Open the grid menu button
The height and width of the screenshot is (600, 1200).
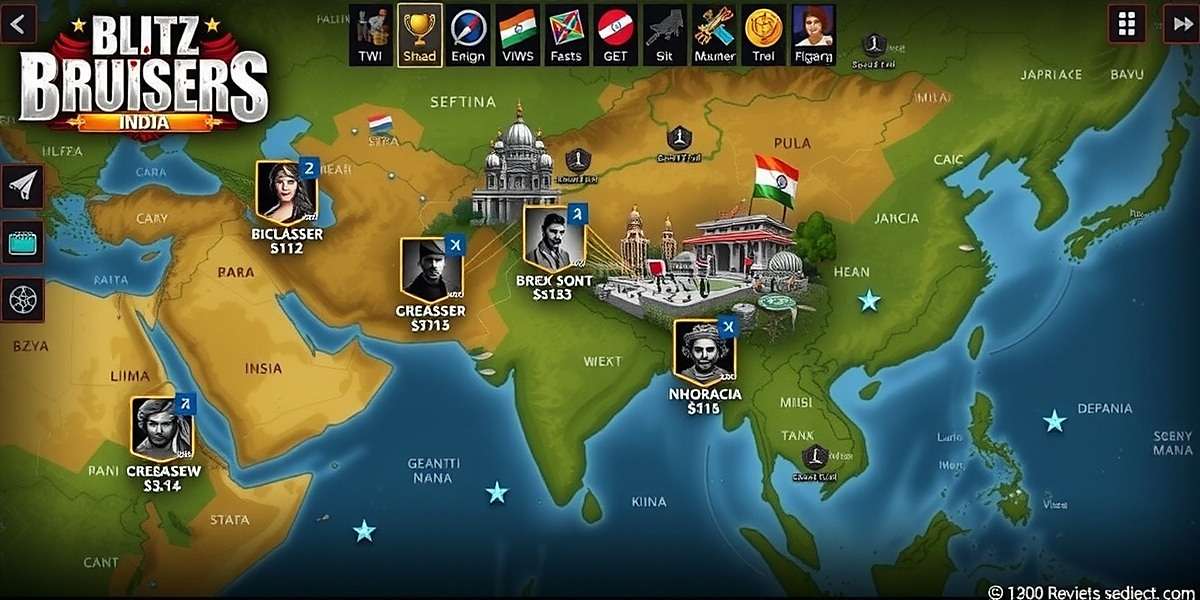[1127, 23]
